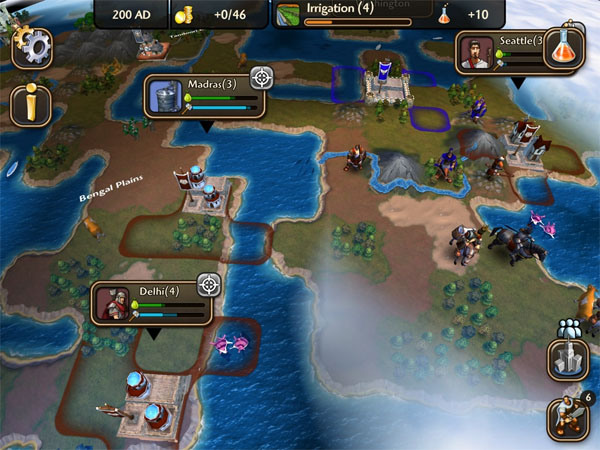The image size is (600, 450).
Task: Open the Irrigation research panel
Action: (x=354, y=13)
